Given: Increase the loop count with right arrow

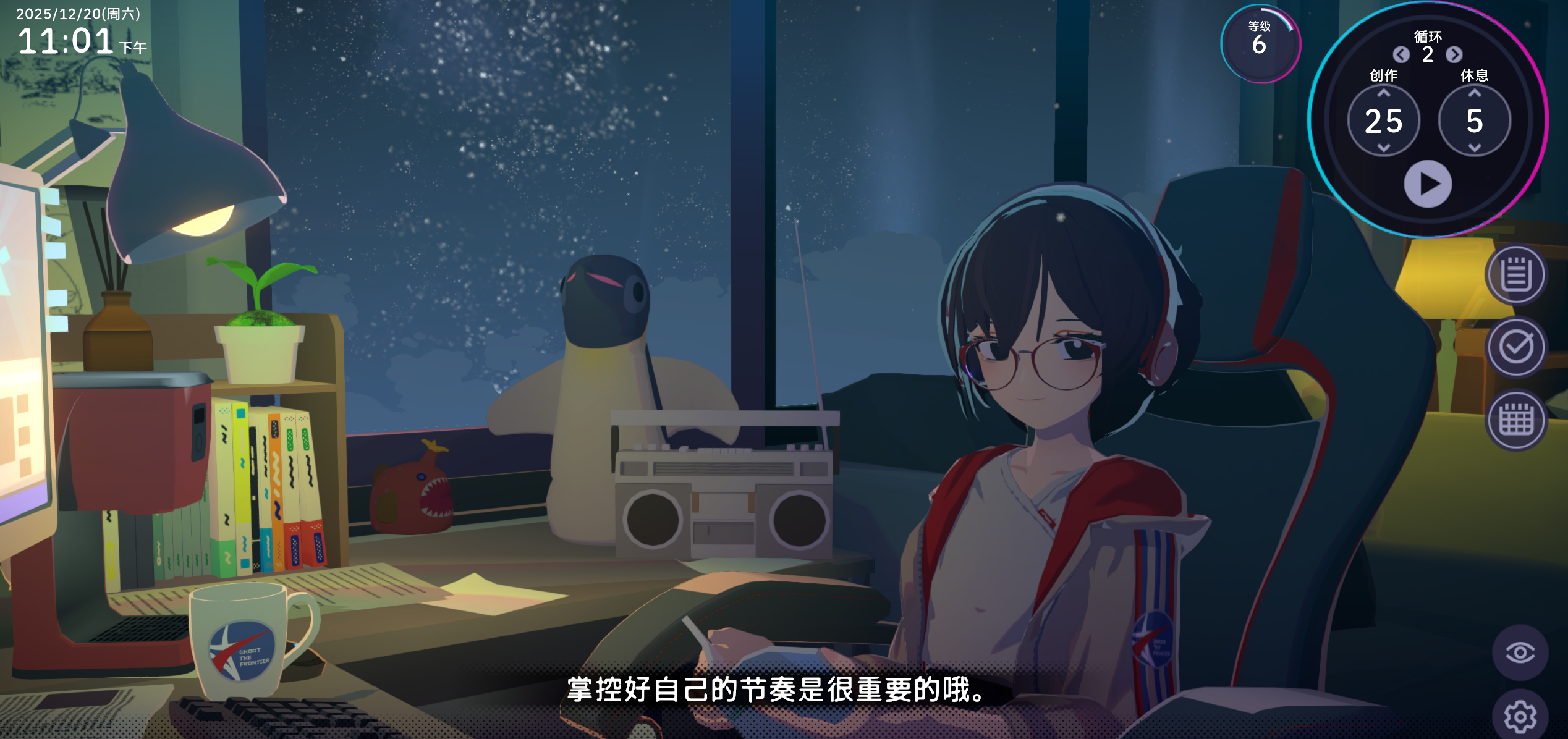Looking at the screenshot, I should click(1454, 55).
